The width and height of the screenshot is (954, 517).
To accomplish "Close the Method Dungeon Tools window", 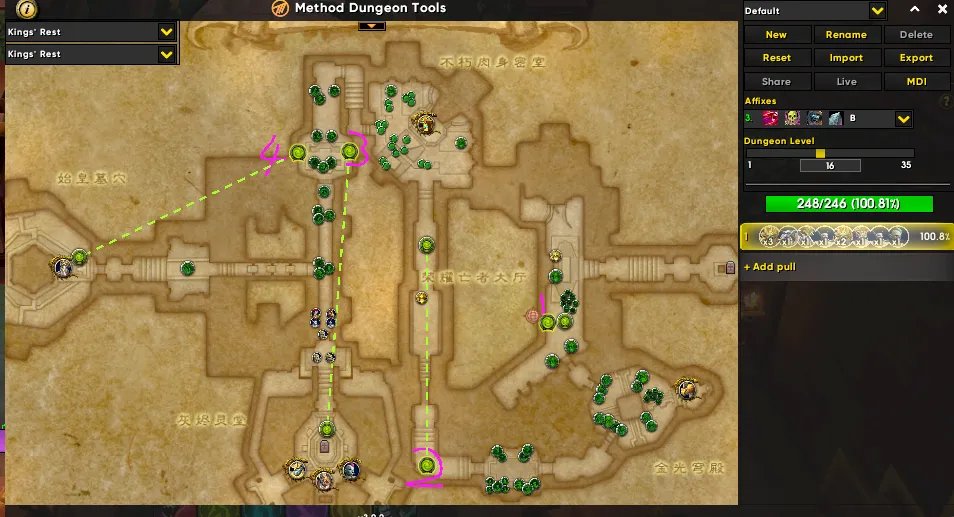I will [x=939, y=9].
